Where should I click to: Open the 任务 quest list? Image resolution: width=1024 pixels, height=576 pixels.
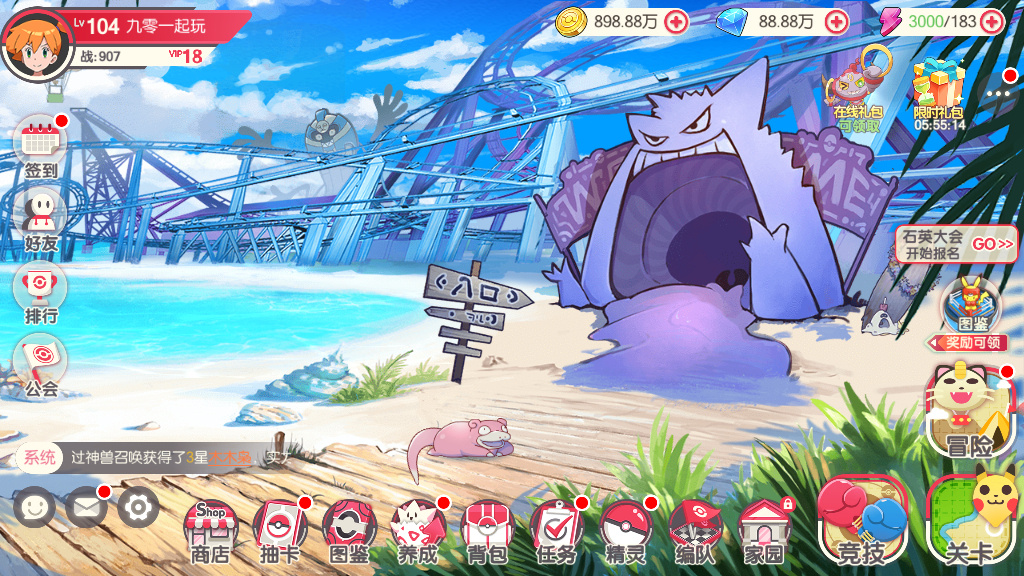coord(557,531)
